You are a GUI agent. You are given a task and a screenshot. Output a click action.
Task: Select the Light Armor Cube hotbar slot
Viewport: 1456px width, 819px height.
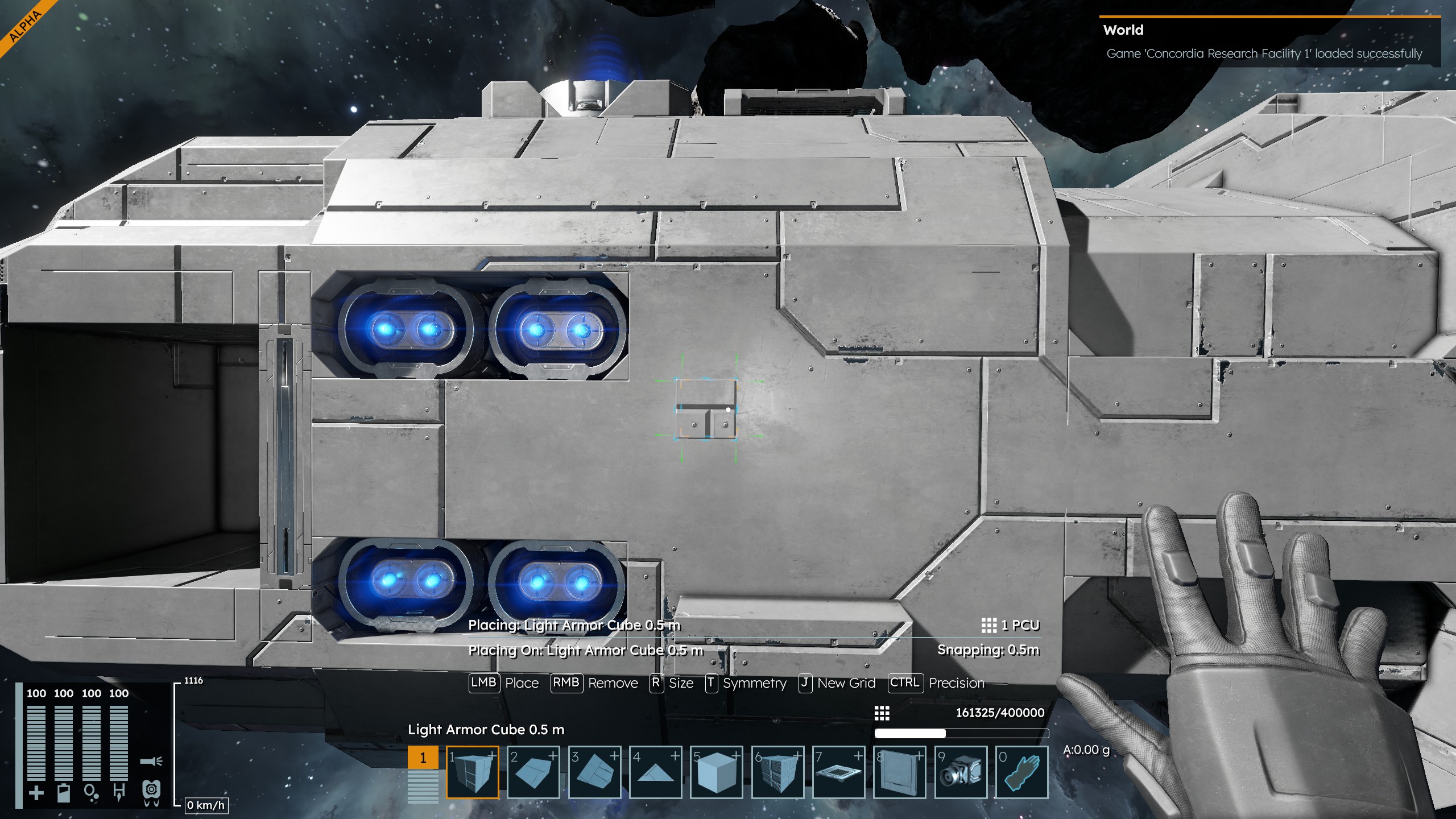[473, 772]
